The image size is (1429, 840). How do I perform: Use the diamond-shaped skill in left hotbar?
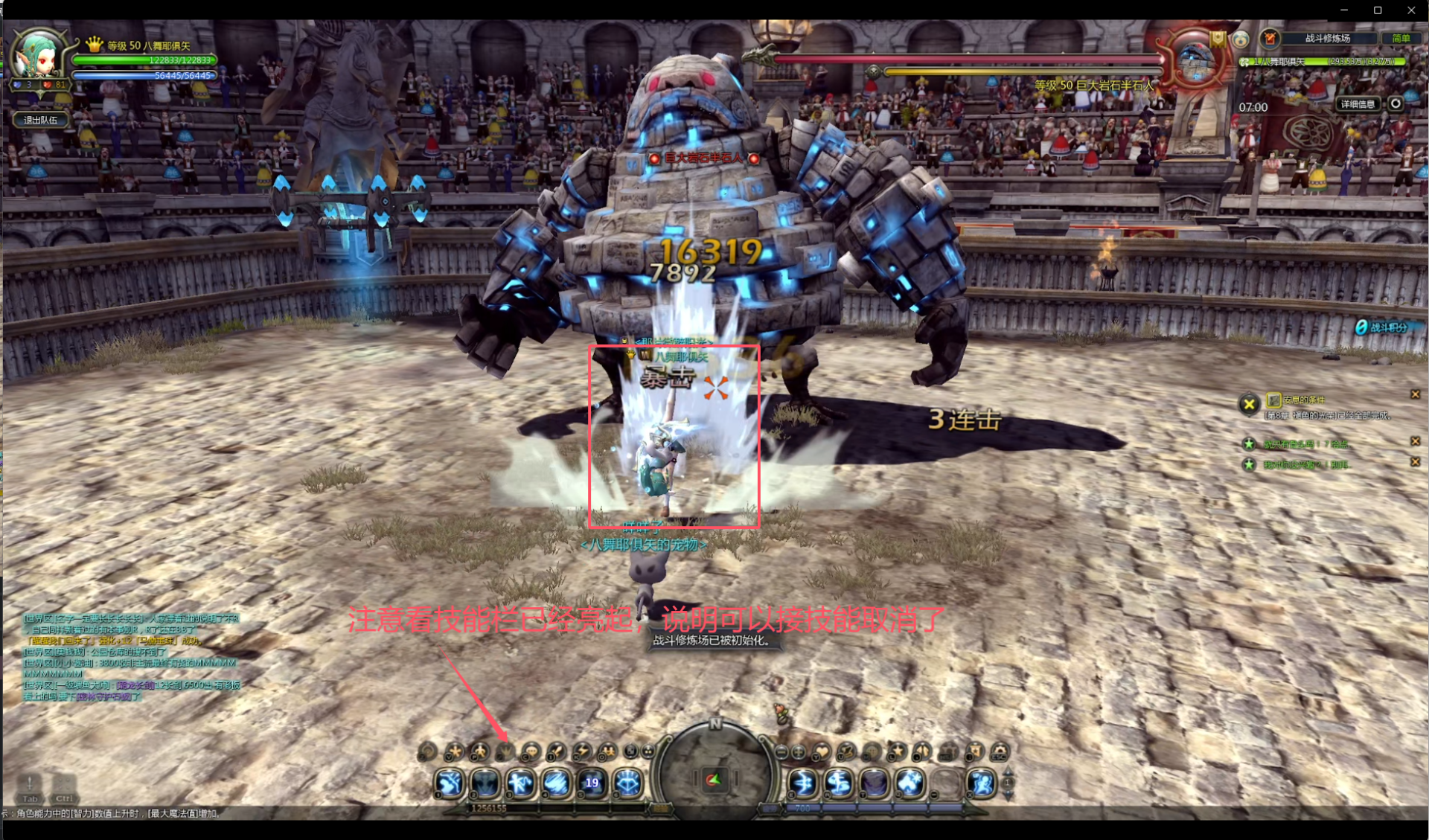pyautogui.click(x=627, y=783)
